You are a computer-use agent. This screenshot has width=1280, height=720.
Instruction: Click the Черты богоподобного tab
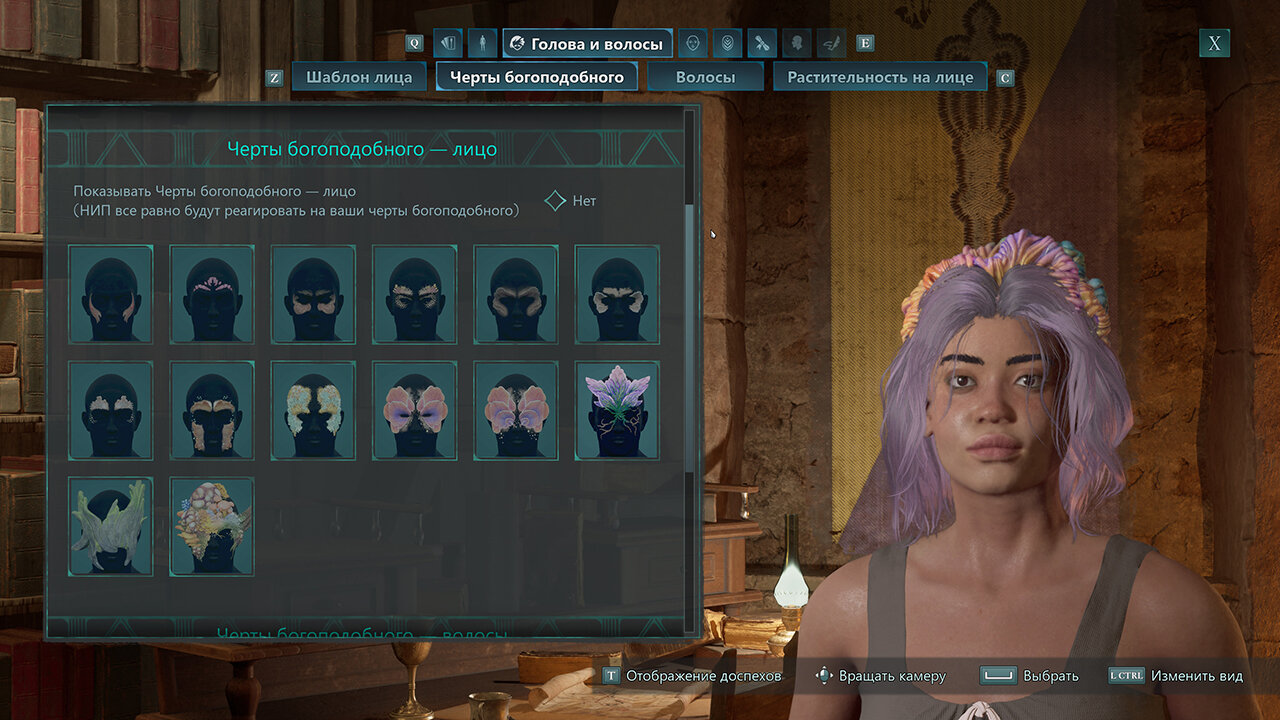[x=537, y=77]
